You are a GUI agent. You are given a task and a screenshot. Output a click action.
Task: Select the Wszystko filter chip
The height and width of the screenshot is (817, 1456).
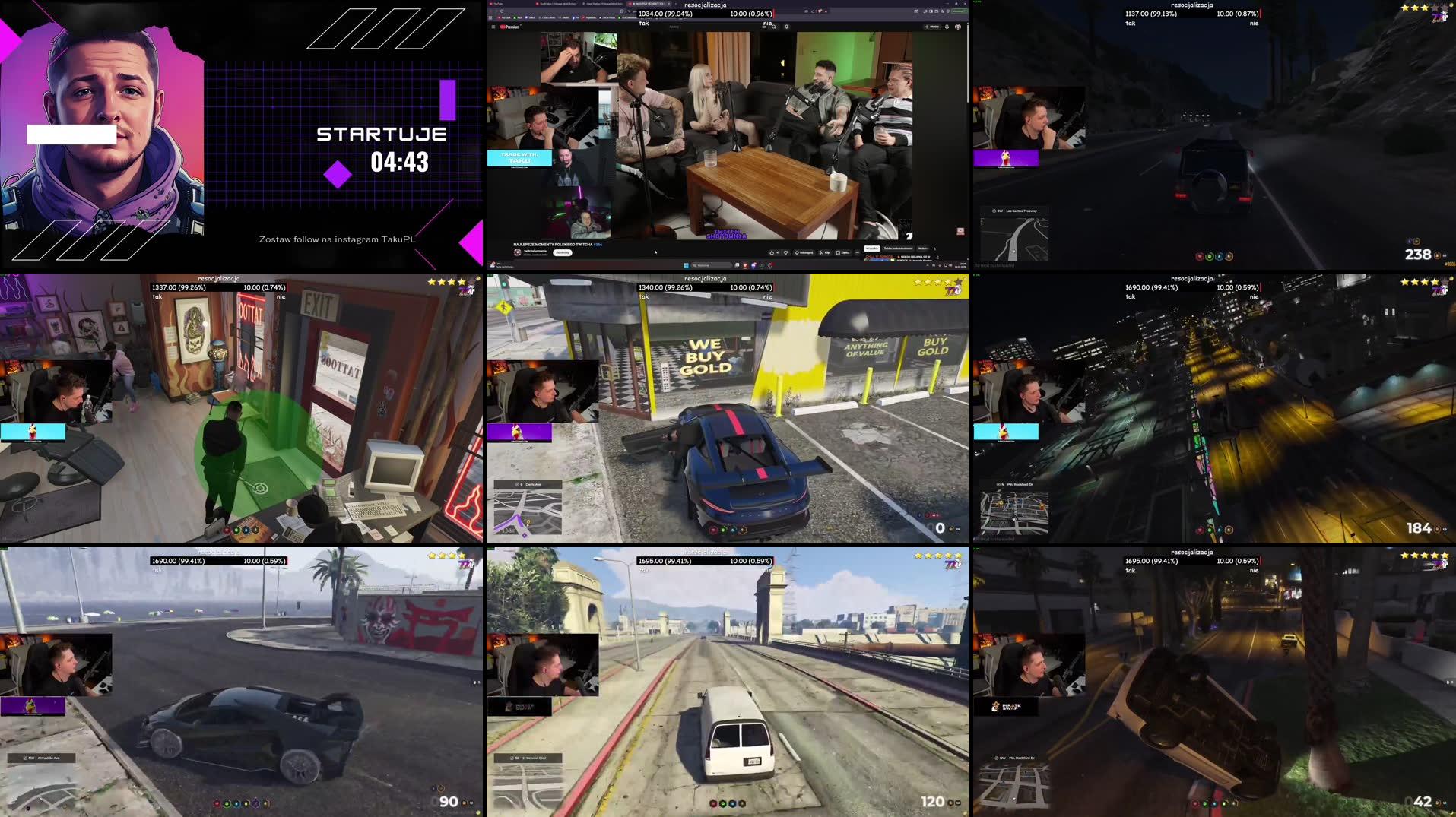point(873,249)
